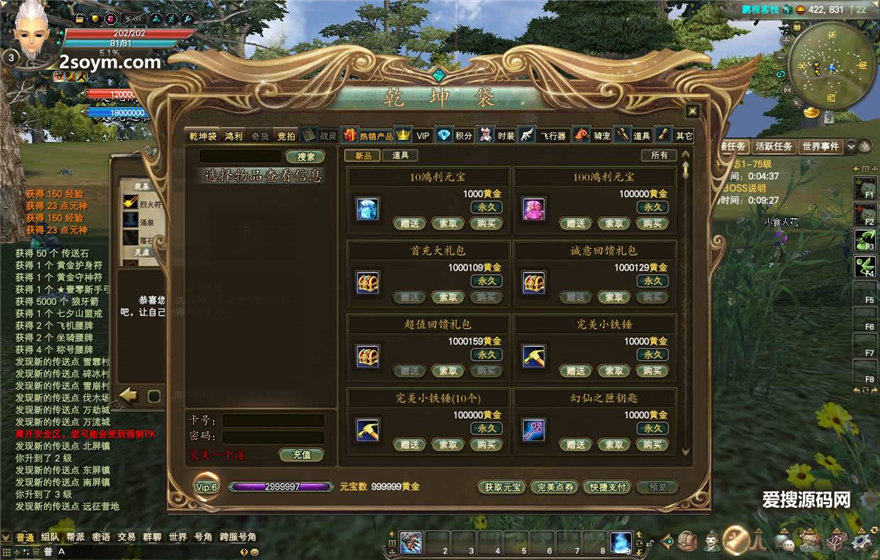Show the 时装 fashion category
The width and height of the screenshot is (880, 560).
(x=505, y=135)
